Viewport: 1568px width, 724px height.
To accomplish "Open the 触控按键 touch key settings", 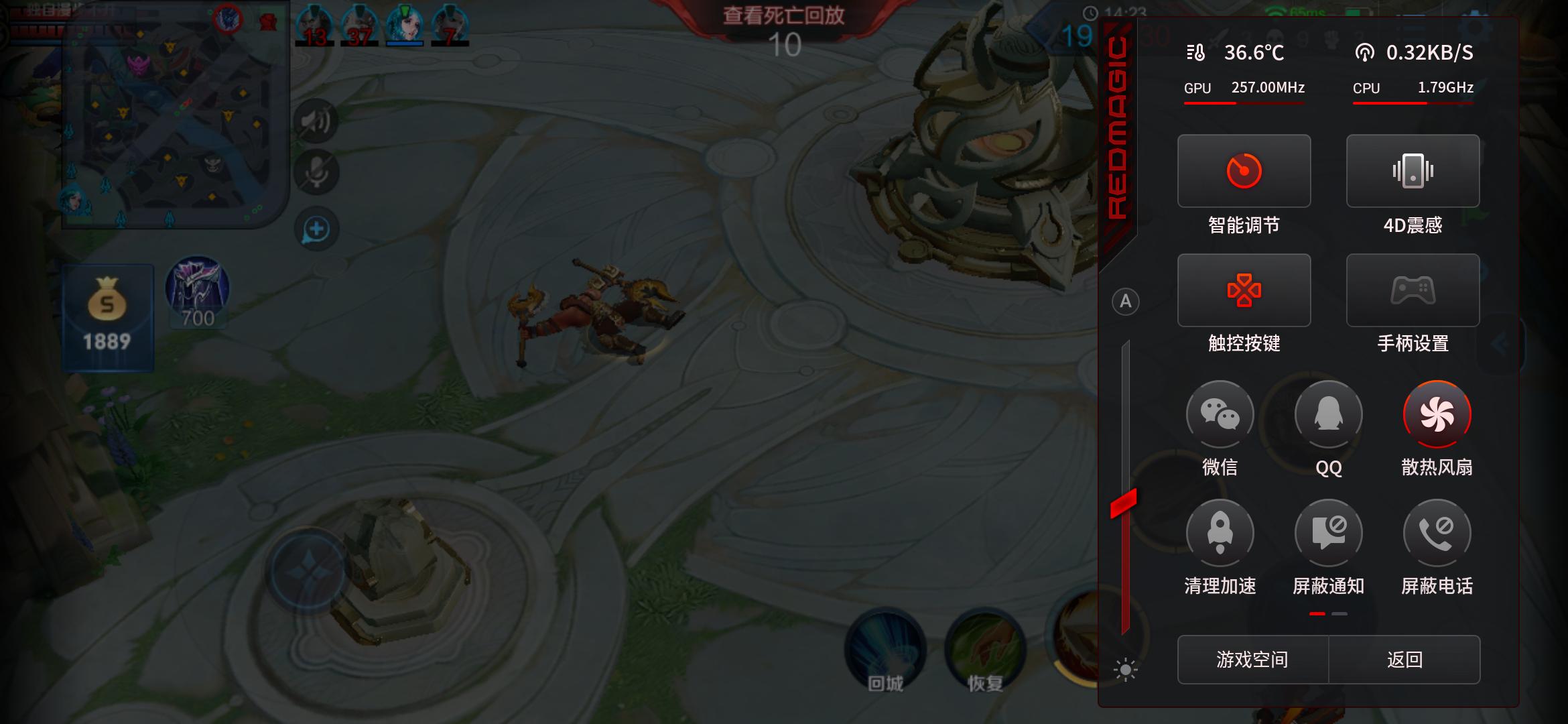I will click(1244, 290).
